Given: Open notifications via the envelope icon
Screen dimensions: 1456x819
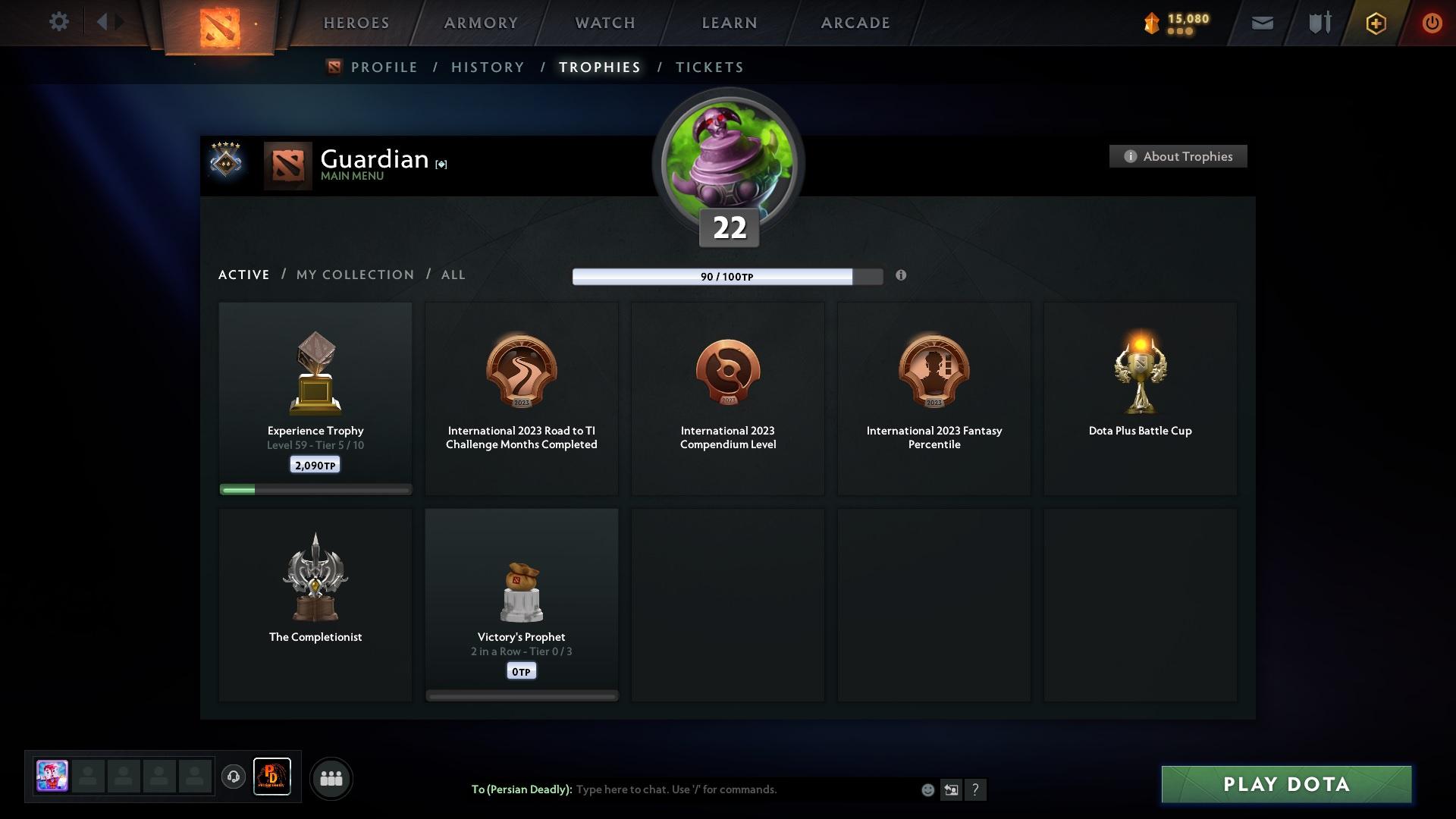Looking at the screenshot, I should 1261,23.
